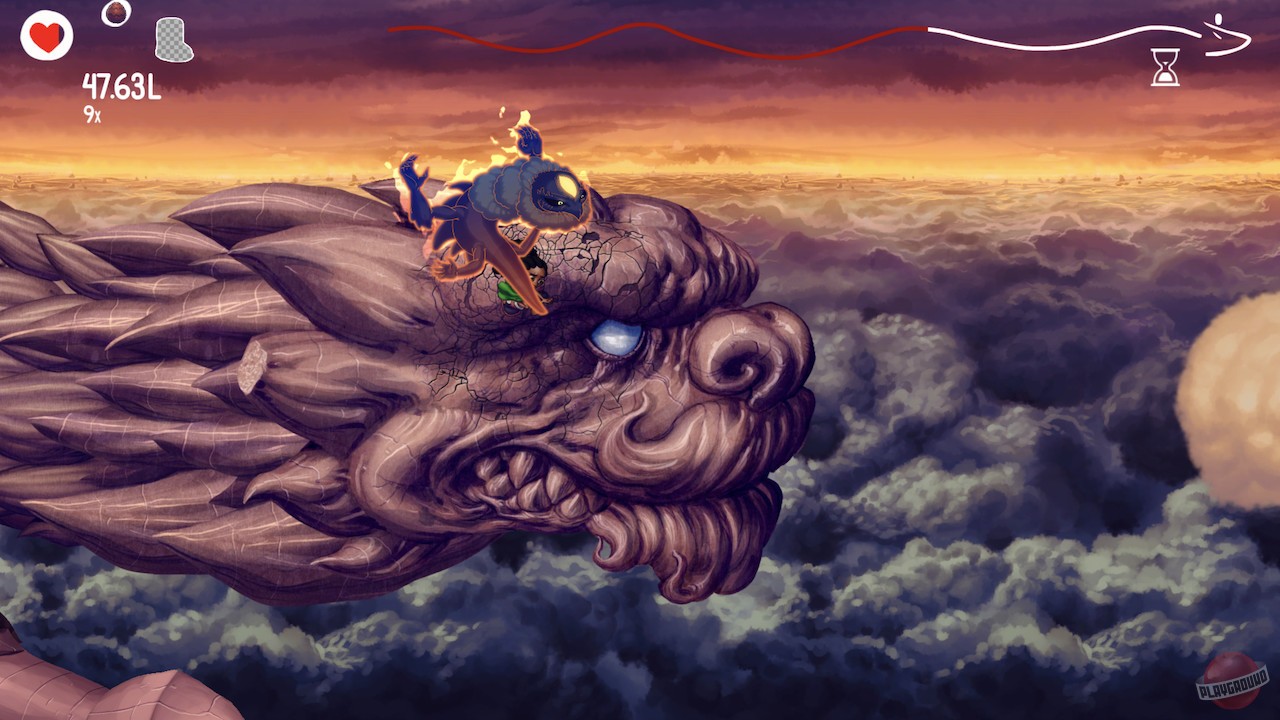
Task: Open details under the multiplier label
Action: [x=93, y=113]
